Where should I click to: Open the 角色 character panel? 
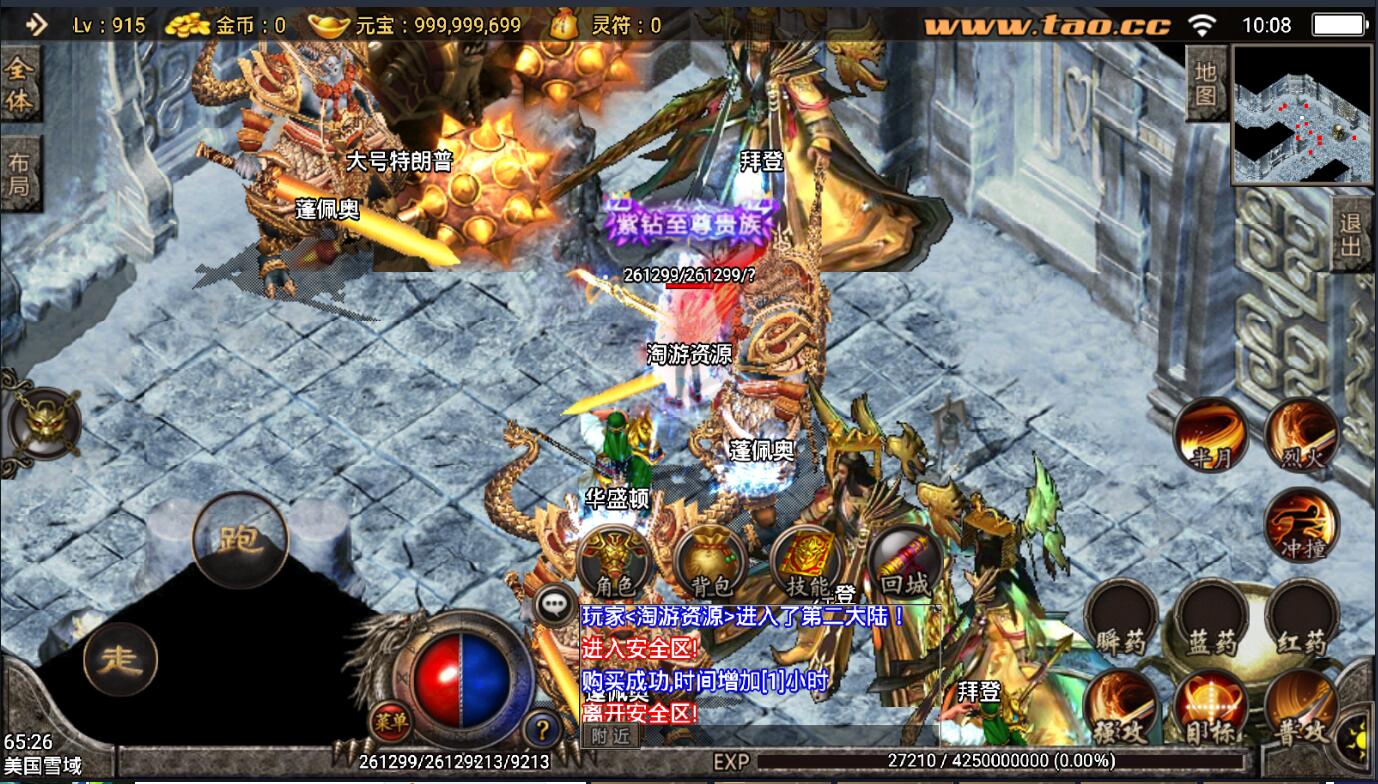614,561
